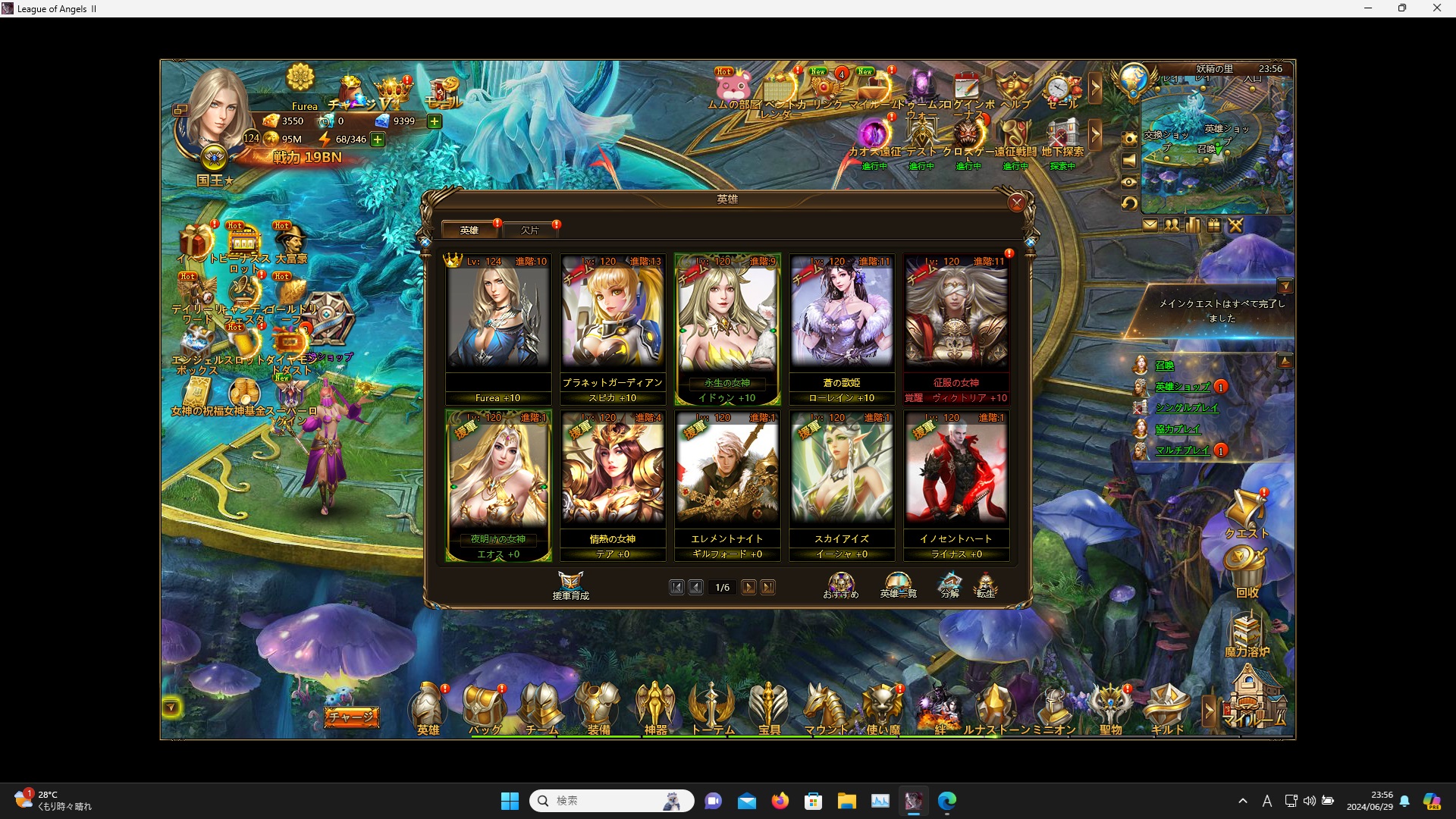
Task: Select the 英雄 tab
Action: point(469,229)
